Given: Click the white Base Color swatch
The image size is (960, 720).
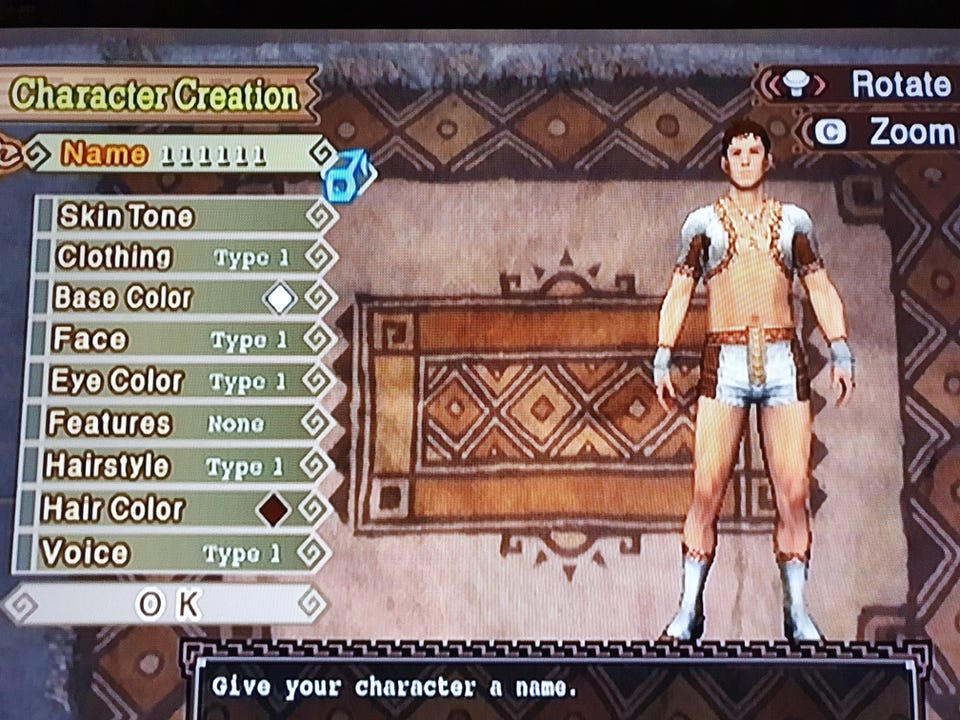Looking at the screenshot, I should 279,298.
